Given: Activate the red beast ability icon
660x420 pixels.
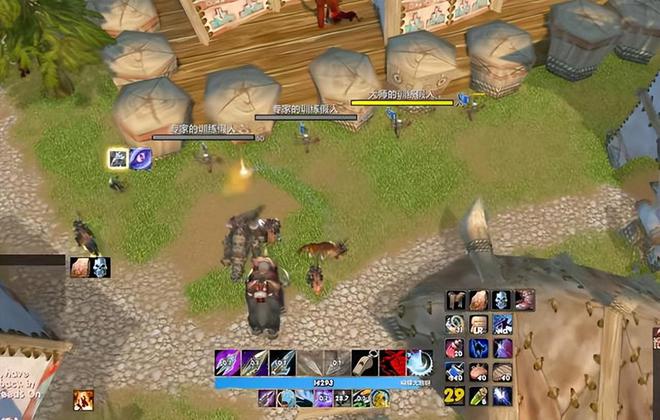Looking at the screenshot, I should coord(393,363).
